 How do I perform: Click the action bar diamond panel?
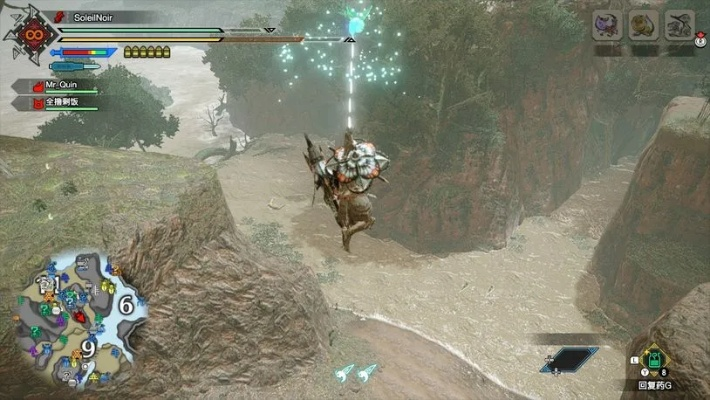pyautogui.click(x=569, y=358)
